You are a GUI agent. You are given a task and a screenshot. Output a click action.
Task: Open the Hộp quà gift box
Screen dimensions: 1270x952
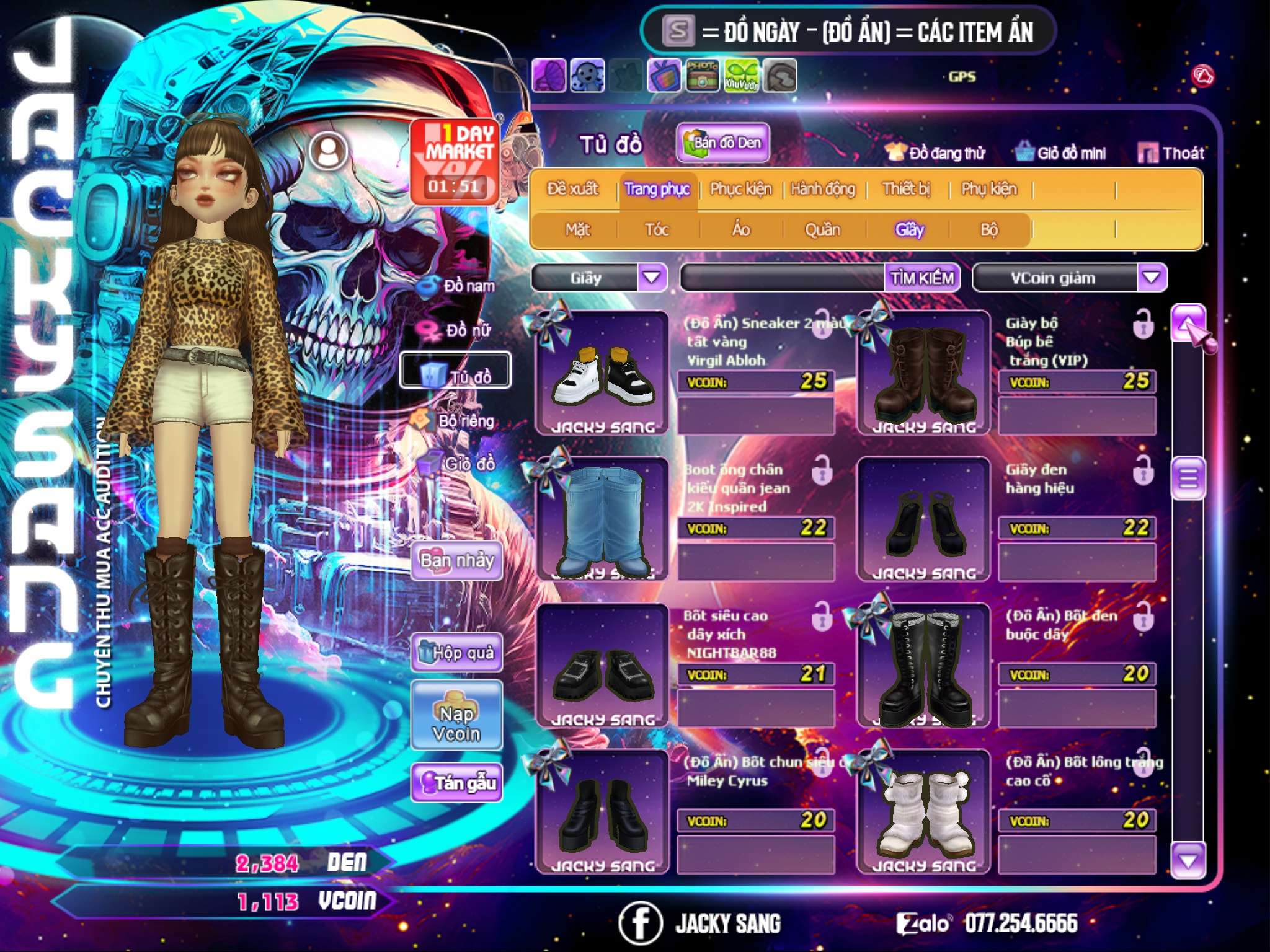coord(456,653)
